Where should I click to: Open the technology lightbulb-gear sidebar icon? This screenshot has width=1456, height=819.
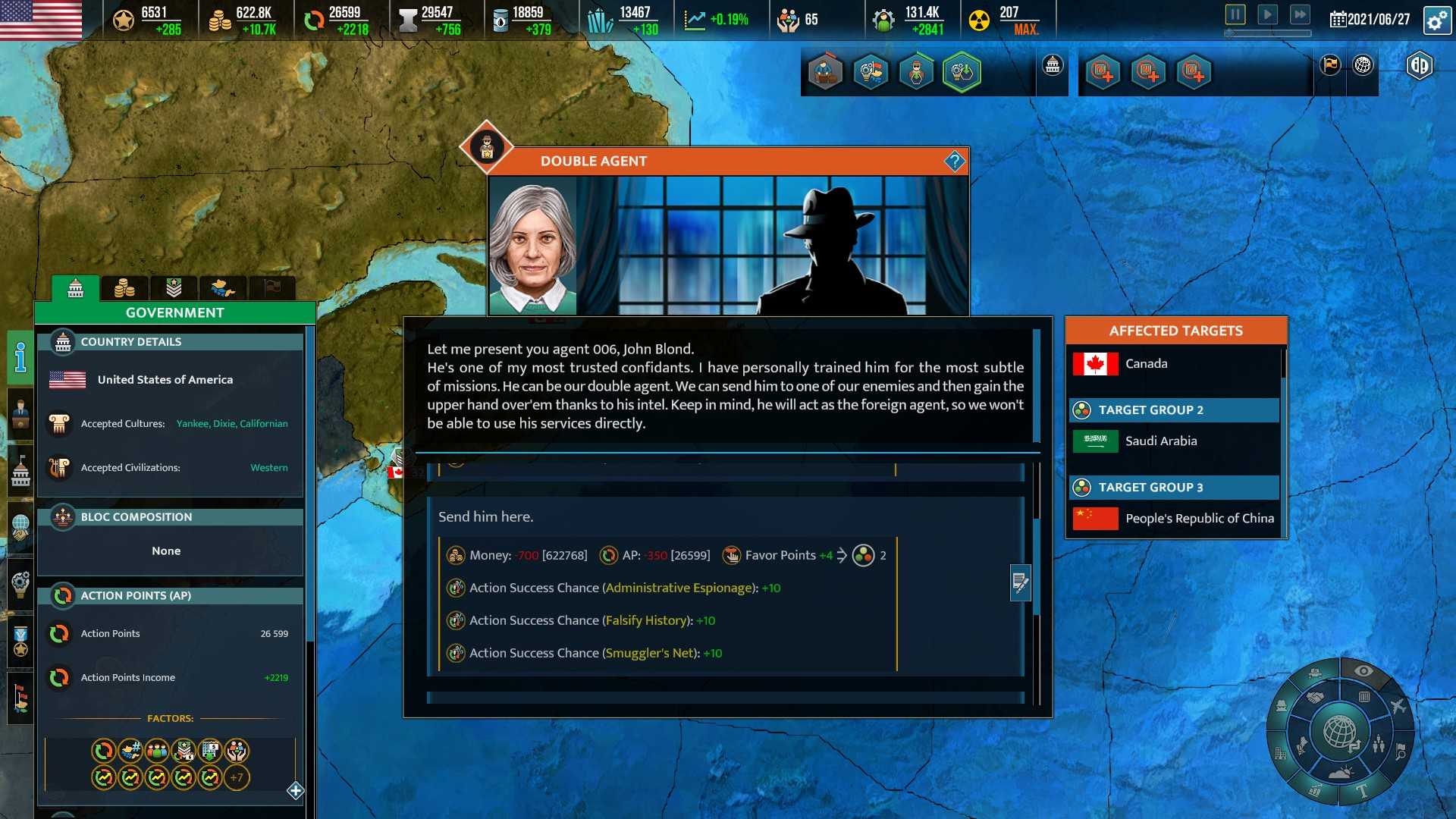[20, 582]
